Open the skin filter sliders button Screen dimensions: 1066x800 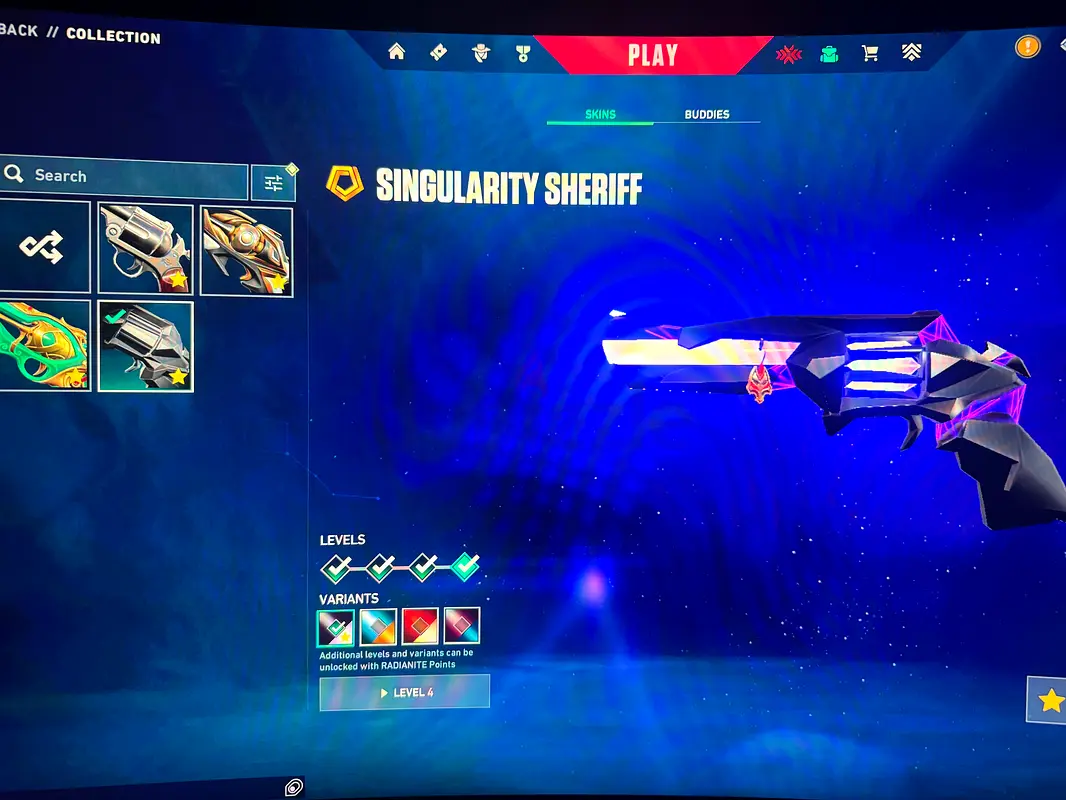coord(273,182)
